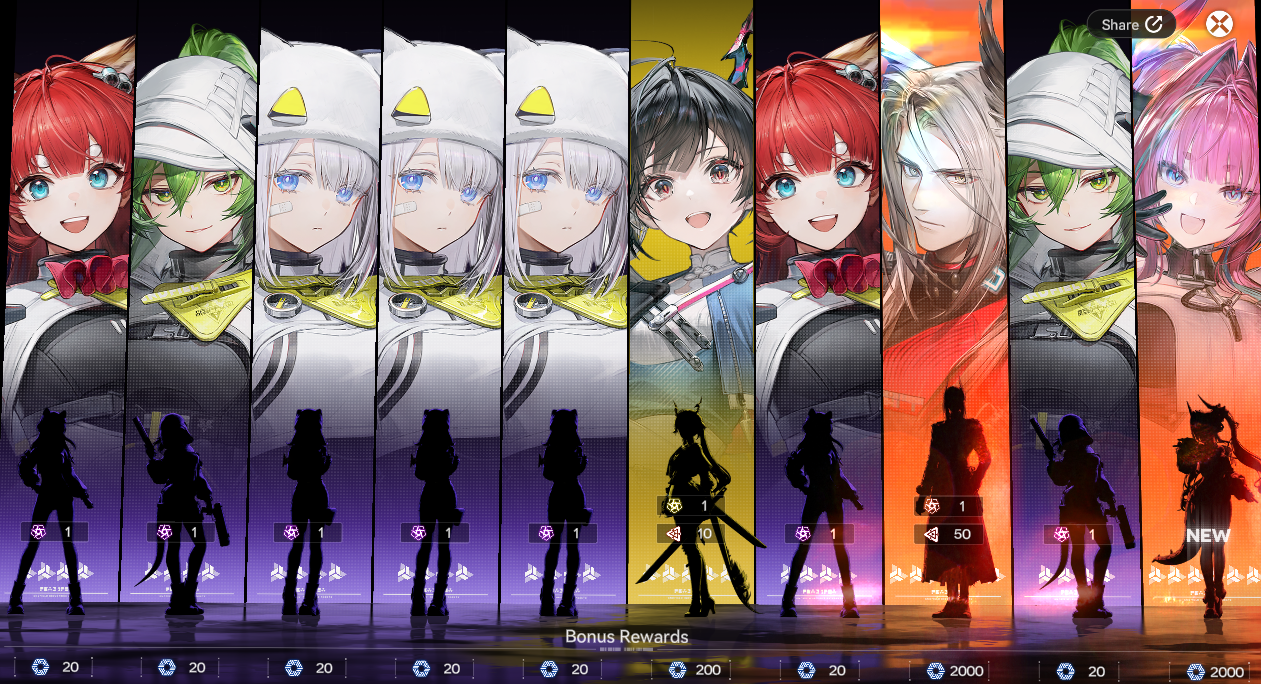Image resolution: width=1261 pixels, height=684 pixels.
Task: Choose the long silver-haired man's card
Action: pyautogui.click(x=942, y=300)
